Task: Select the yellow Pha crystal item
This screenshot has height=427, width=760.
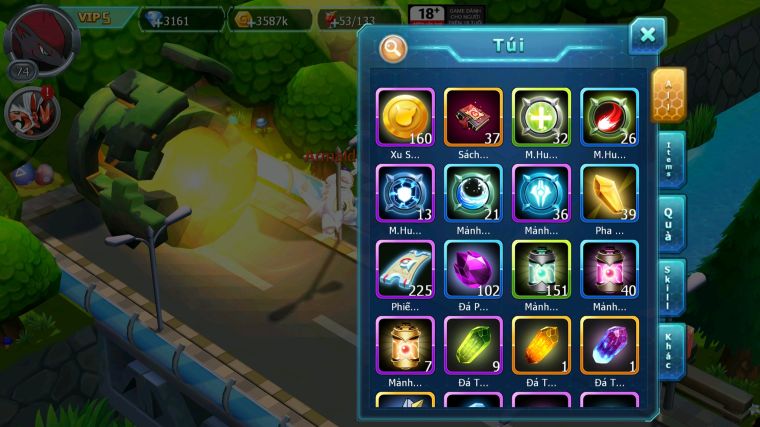Action: (609, 194)
